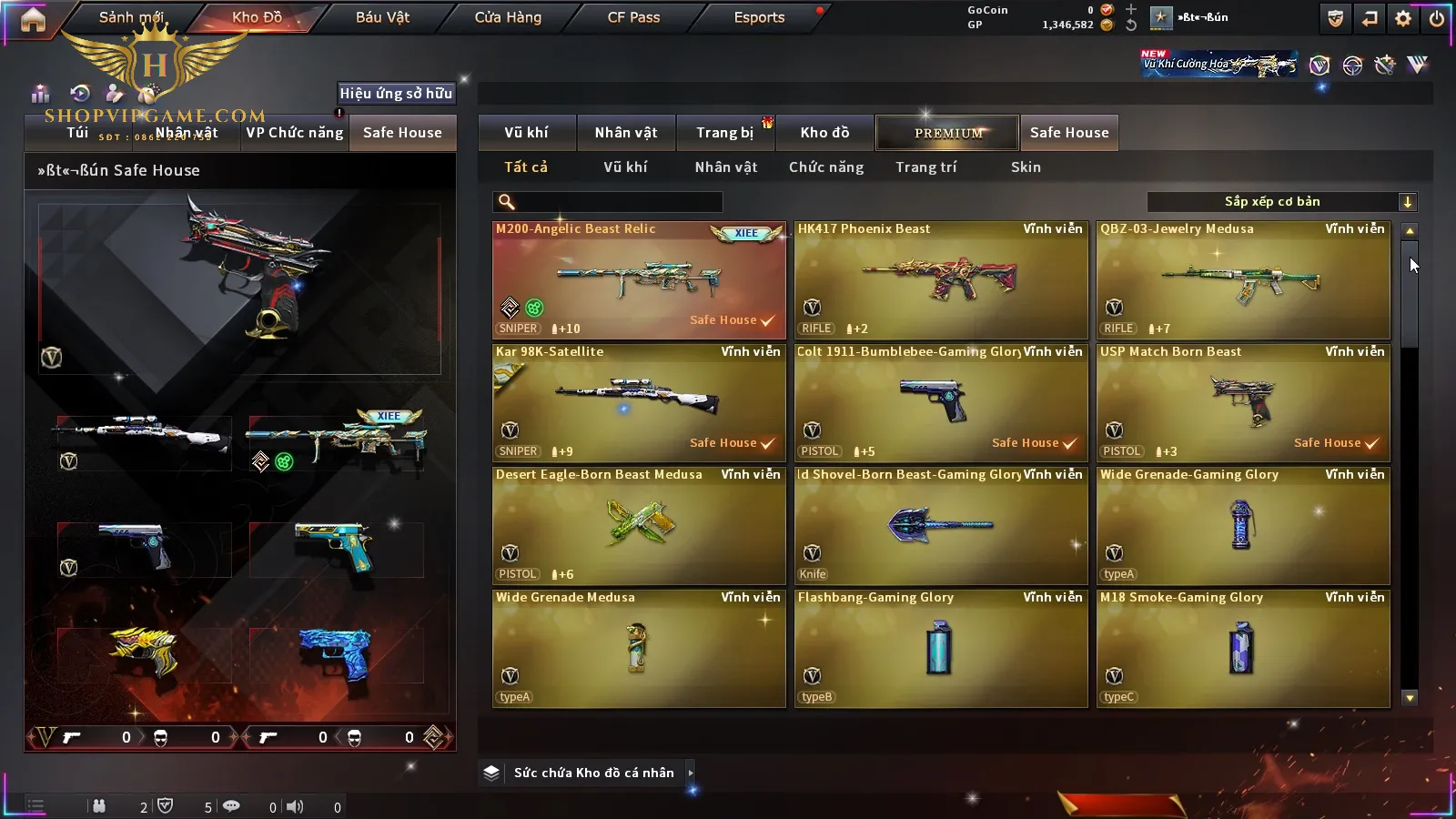Choose the HK417 Phoenix Beast rifle
The image size is (1456, 819).
[941, 280]
